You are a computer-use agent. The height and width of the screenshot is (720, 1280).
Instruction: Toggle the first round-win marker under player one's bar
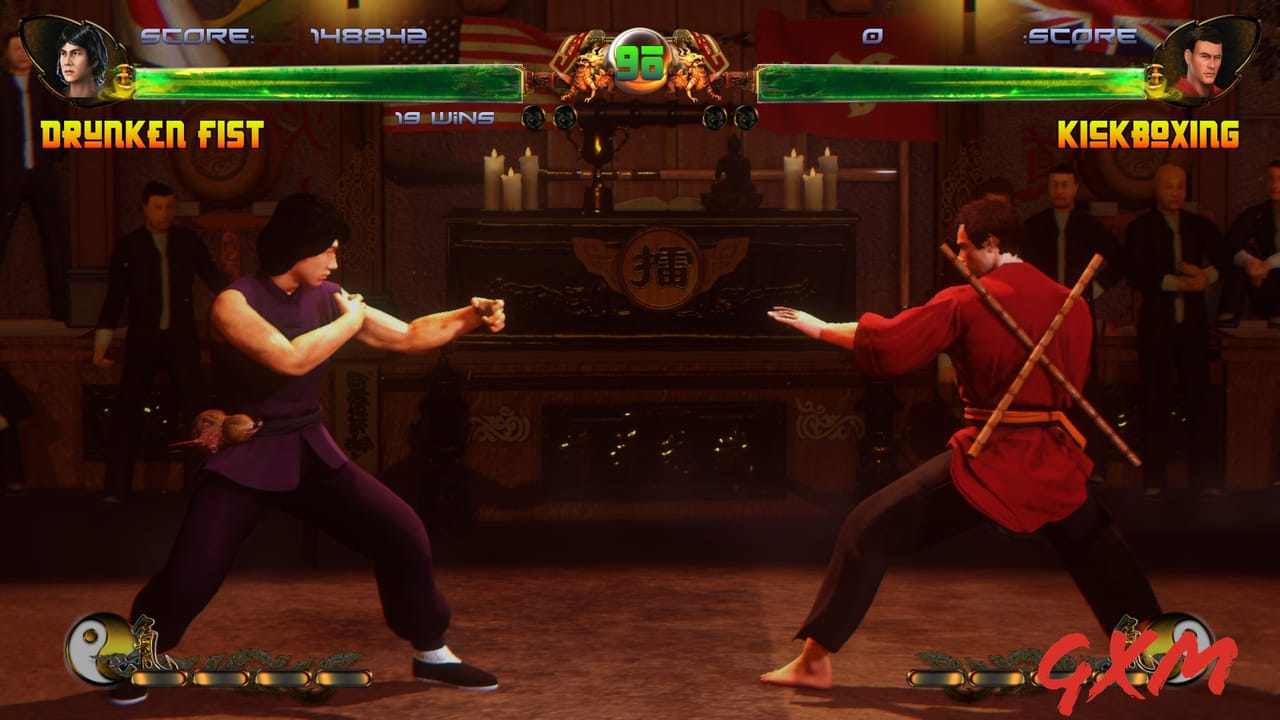coord(533,117)
